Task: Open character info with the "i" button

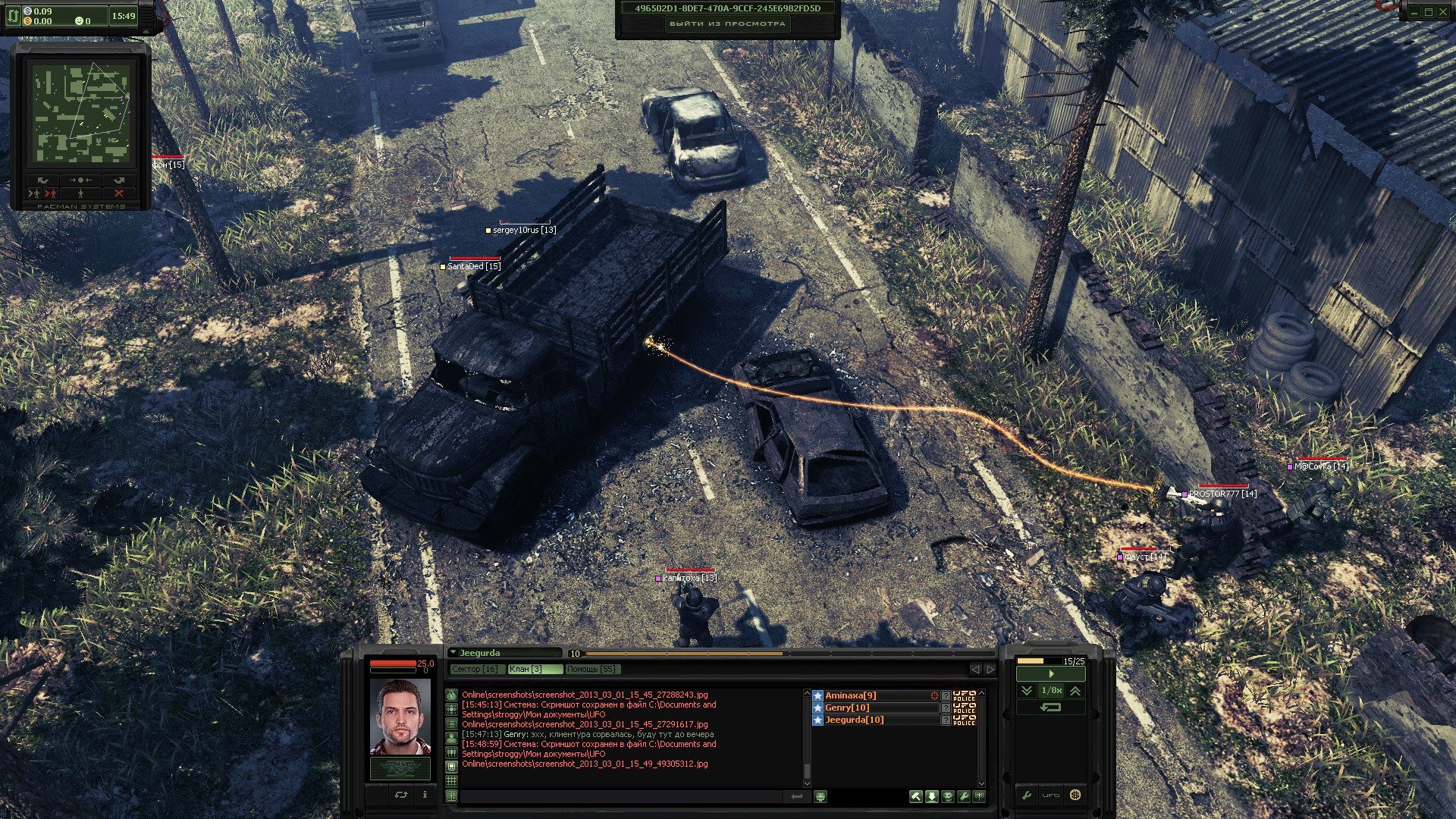Action: pos(425,795)
